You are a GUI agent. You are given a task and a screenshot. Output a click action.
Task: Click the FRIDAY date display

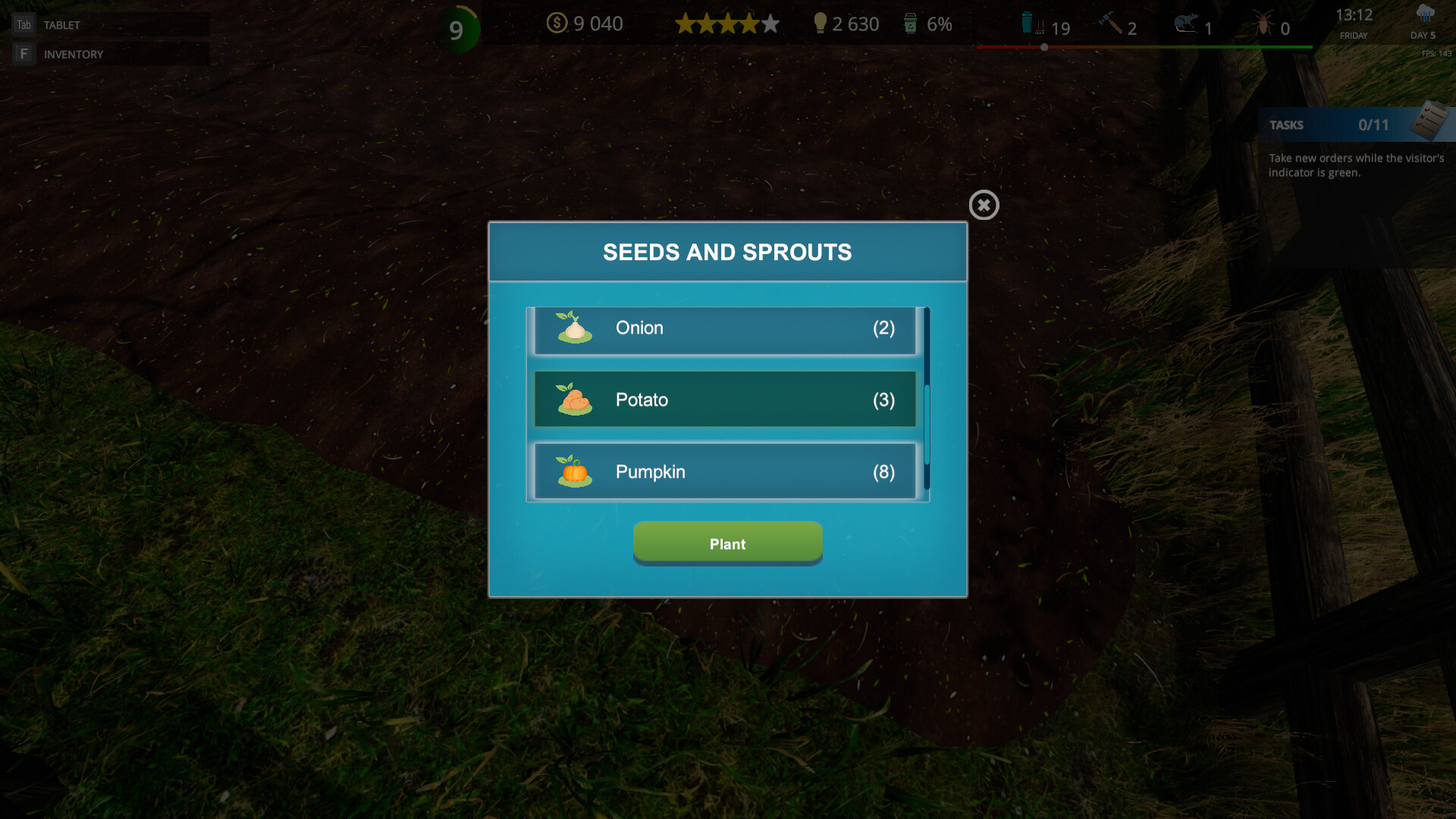coord(1354,35)
